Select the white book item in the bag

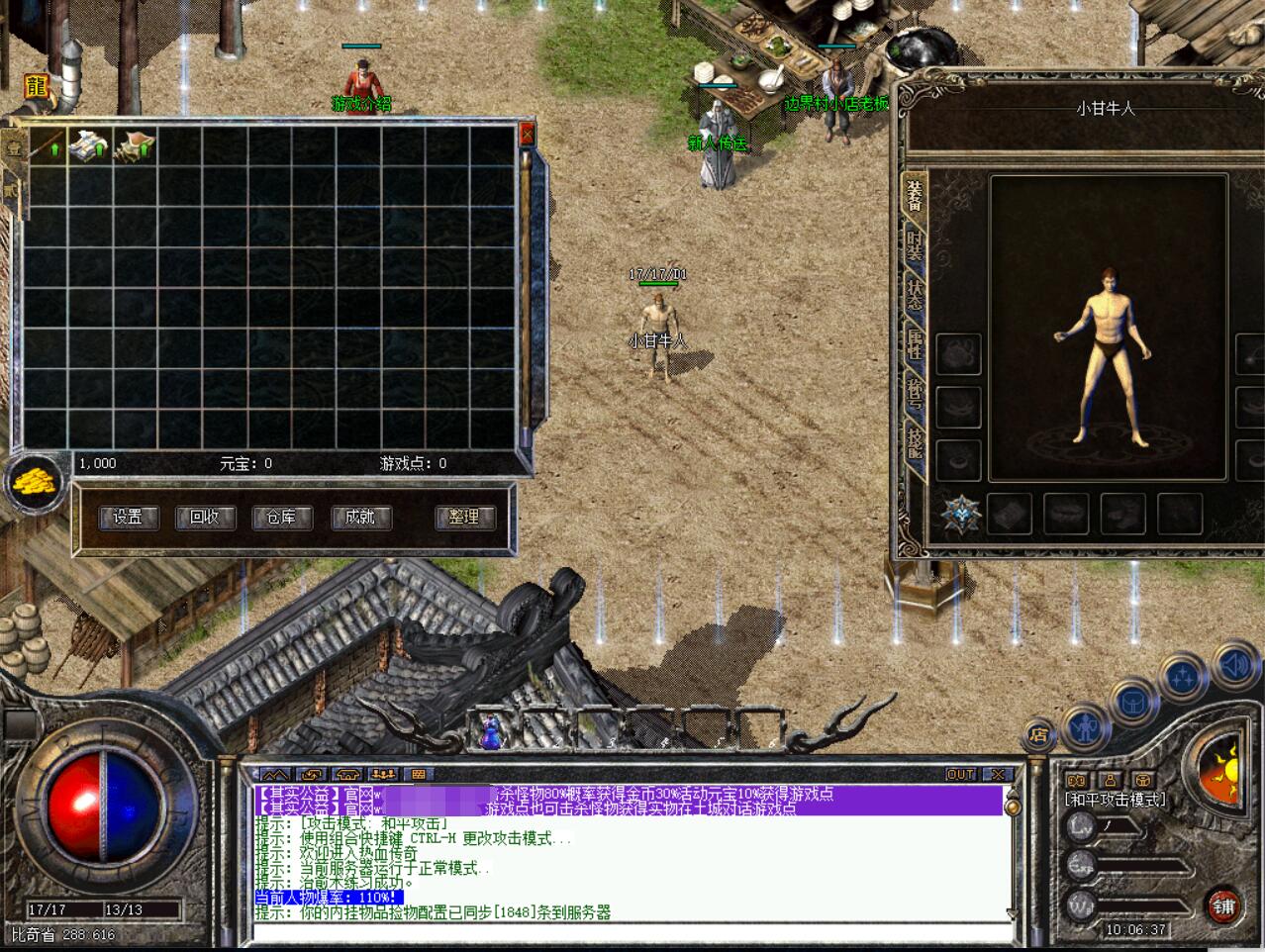pos(90,145)
